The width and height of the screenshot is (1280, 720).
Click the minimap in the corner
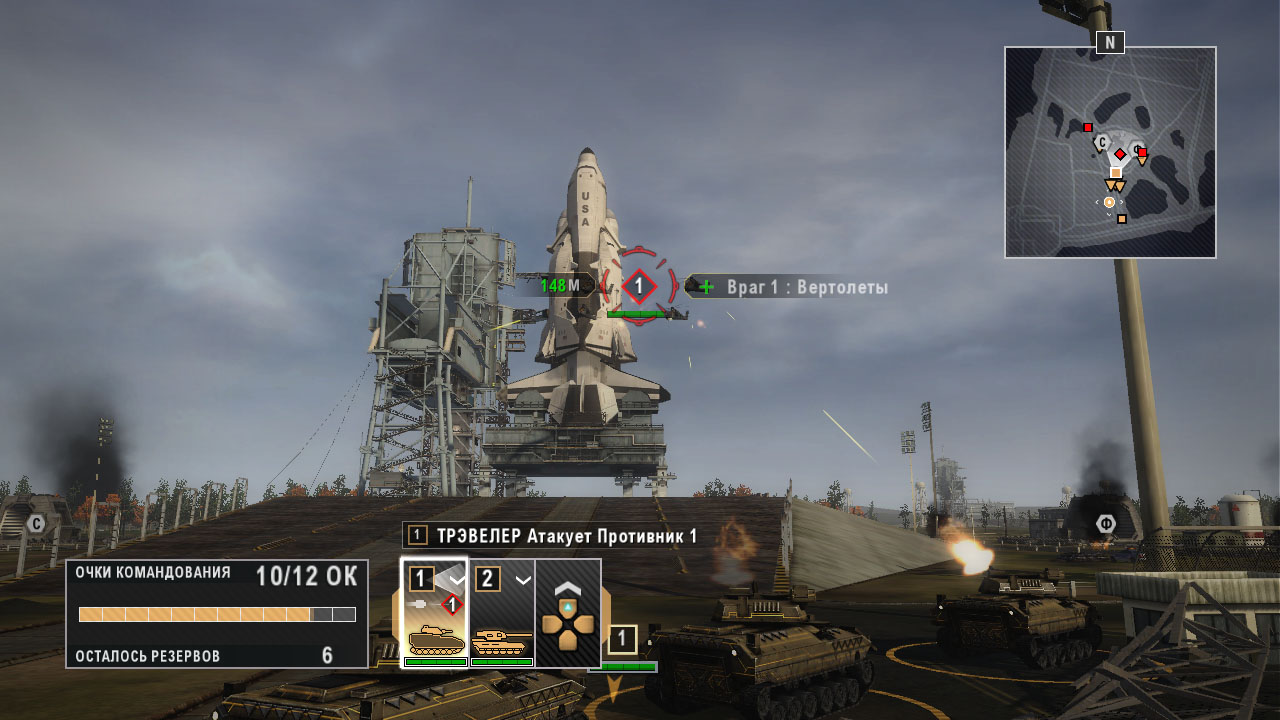pos(1110,152)
